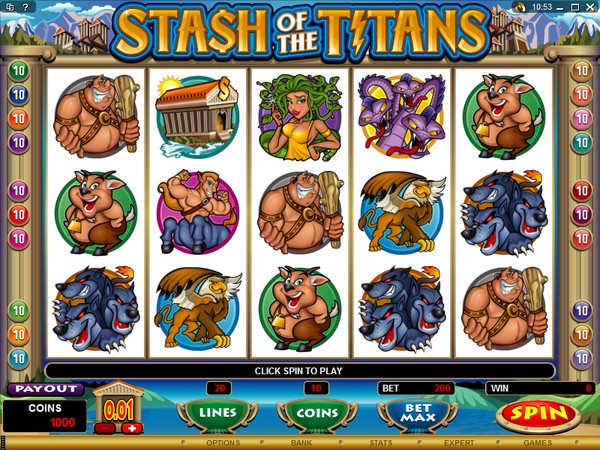This screenshot has height=450, width=600.
Task: Show the STATS menu
Action: [378, 442]
